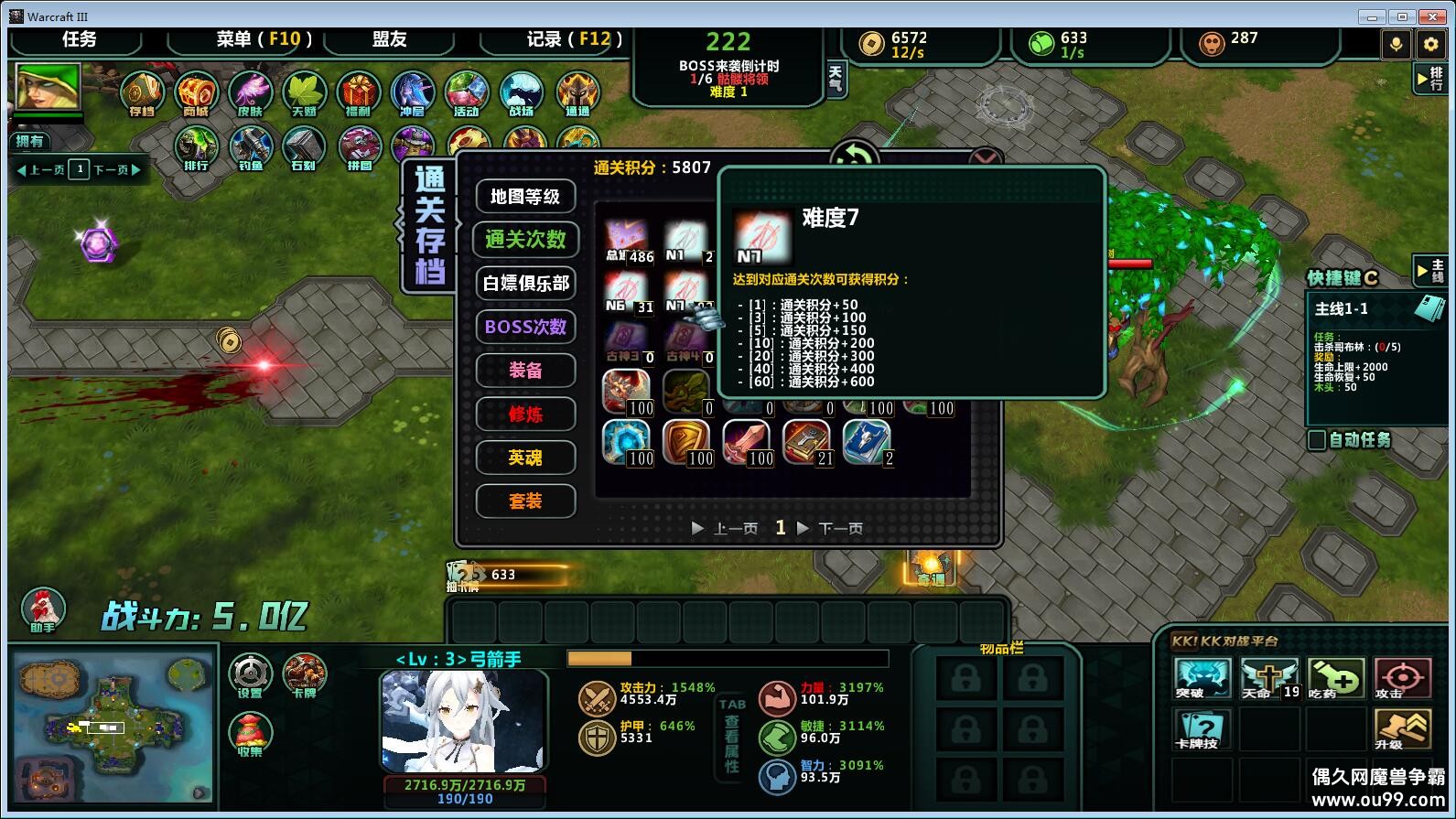This screenshot has height=819, width=1456.
Task: Enable the 自动任务 checkbox
Action: click(1318, 441)
